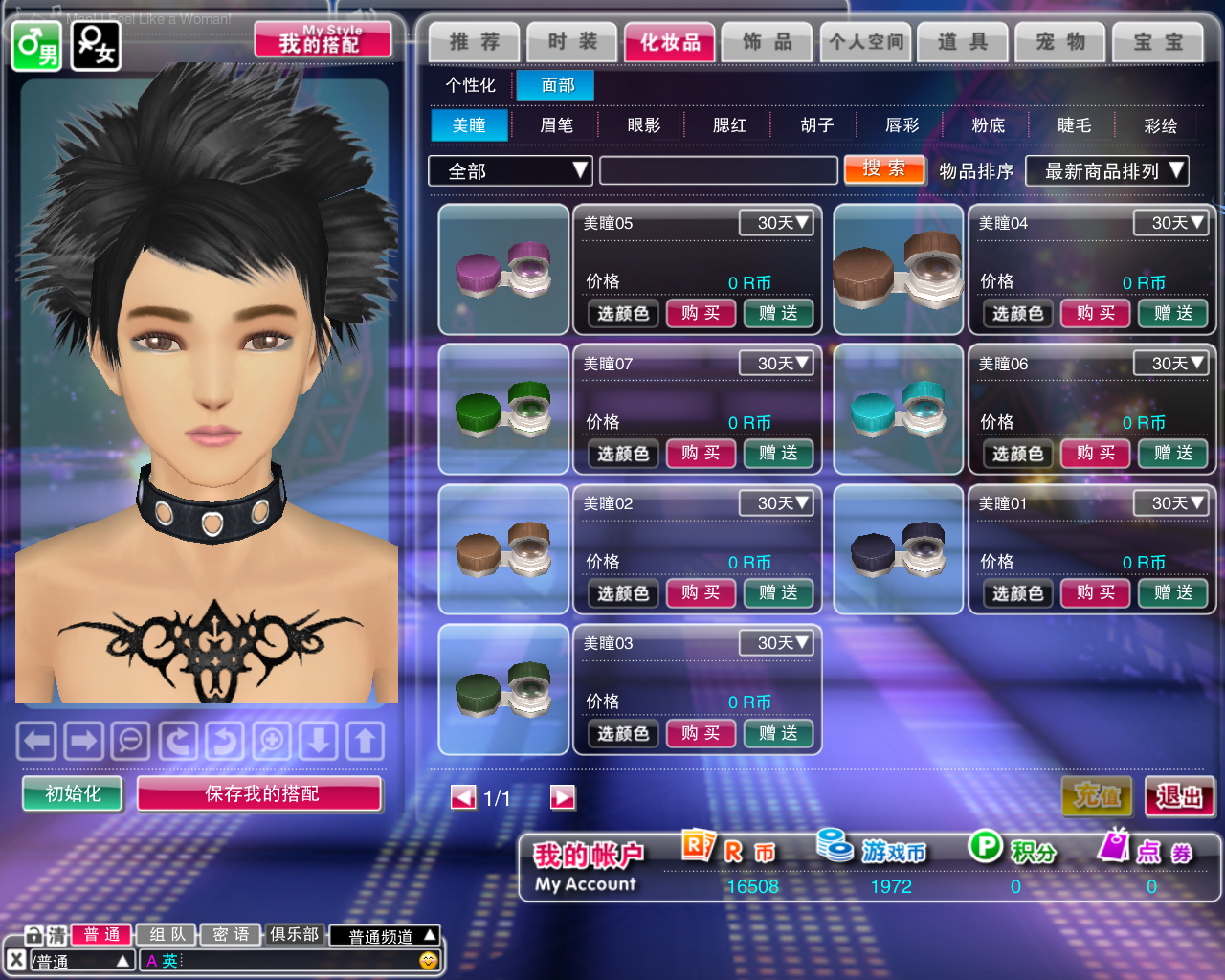Screen dimensions: 1225x980
Task: Buy the 美瞳05 purple contact lenses
Action: point(701,313)
